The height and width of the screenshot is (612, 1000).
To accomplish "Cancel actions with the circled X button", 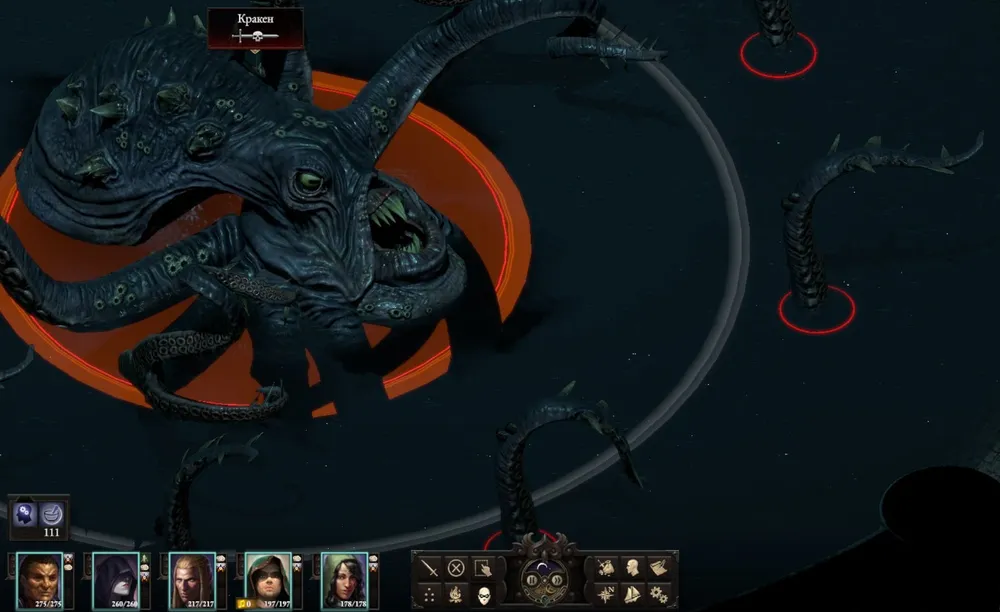I will coord(456,568).
